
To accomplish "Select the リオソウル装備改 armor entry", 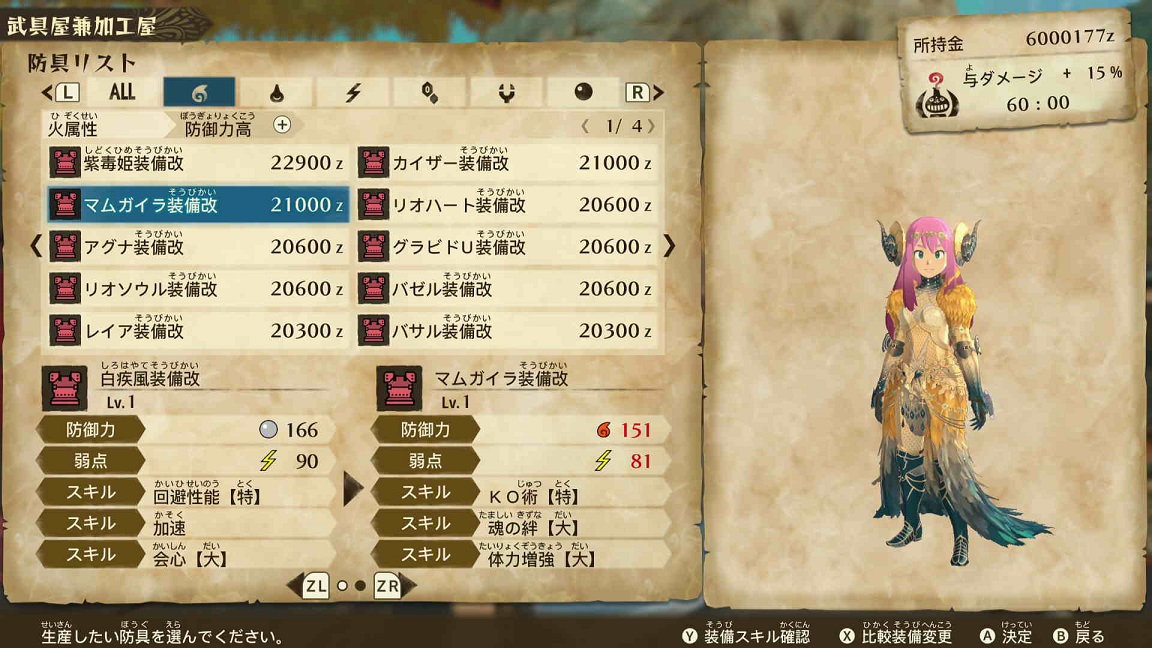I will pos(198,288).
